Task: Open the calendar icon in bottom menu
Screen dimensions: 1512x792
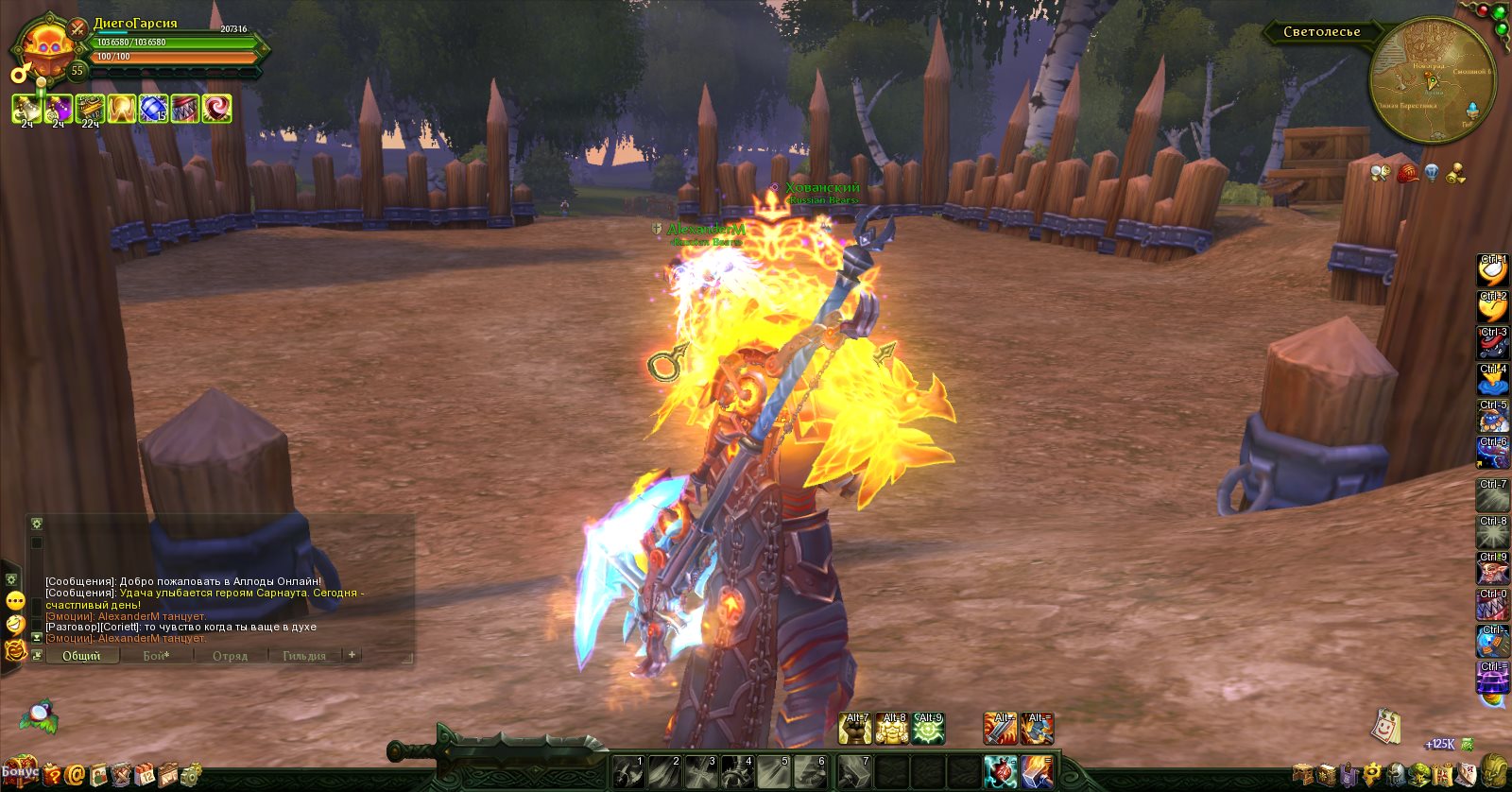Action: tap(145, 776)
